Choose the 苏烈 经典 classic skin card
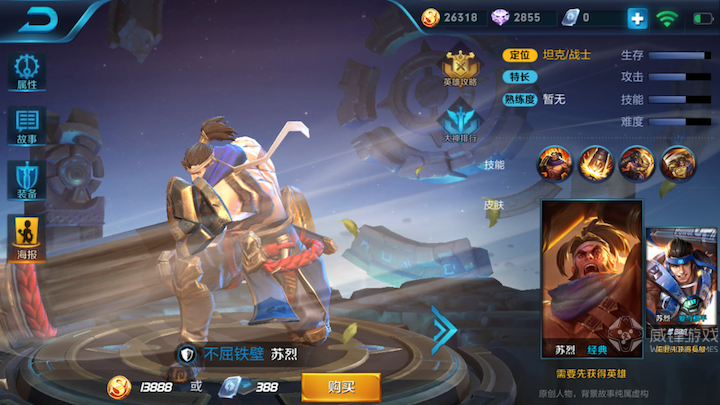This screenshot has width=720, height=405. [x=590, y=279]
